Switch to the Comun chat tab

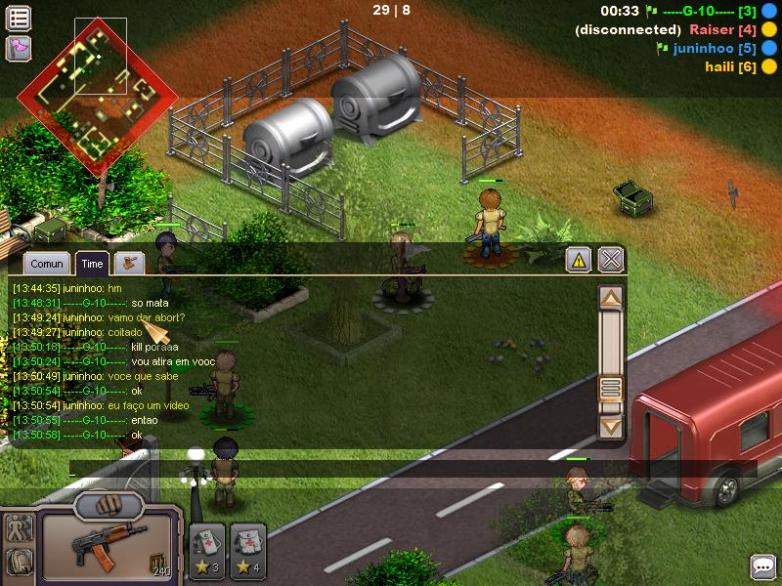47,264
